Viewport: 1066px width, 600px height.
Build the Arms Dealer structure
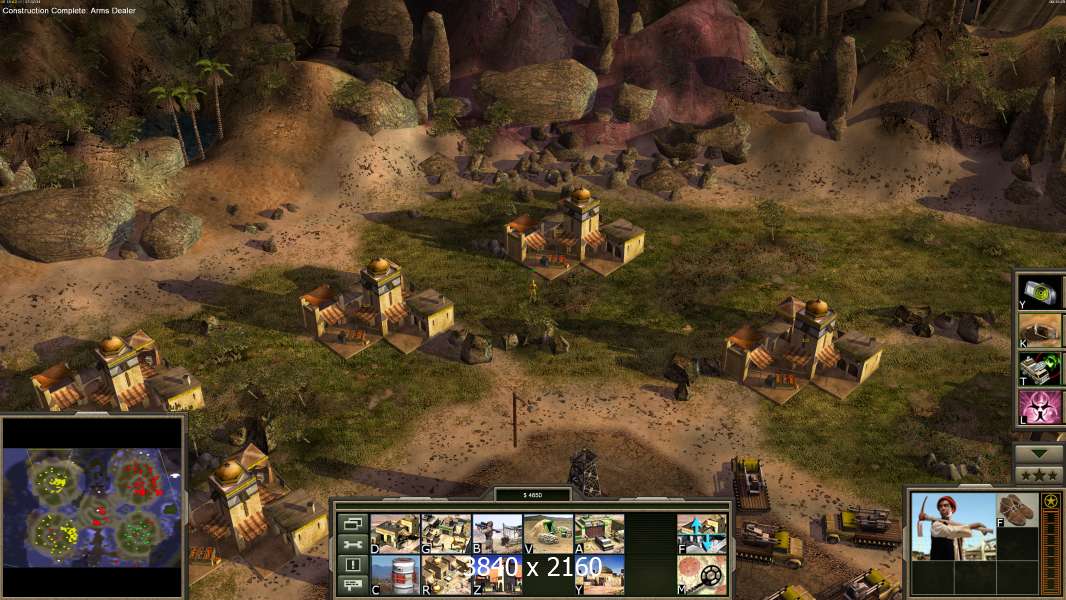(x=599, y=533)
